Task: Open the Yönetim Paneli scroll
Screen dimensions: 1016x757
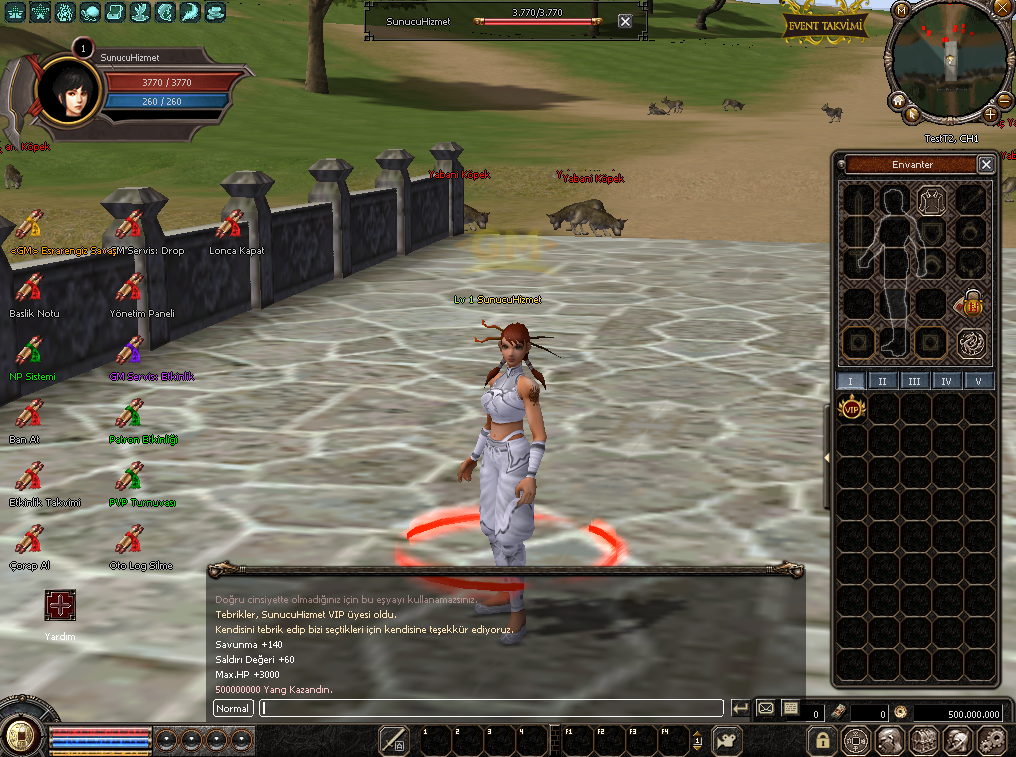Action: pos(130,288)
